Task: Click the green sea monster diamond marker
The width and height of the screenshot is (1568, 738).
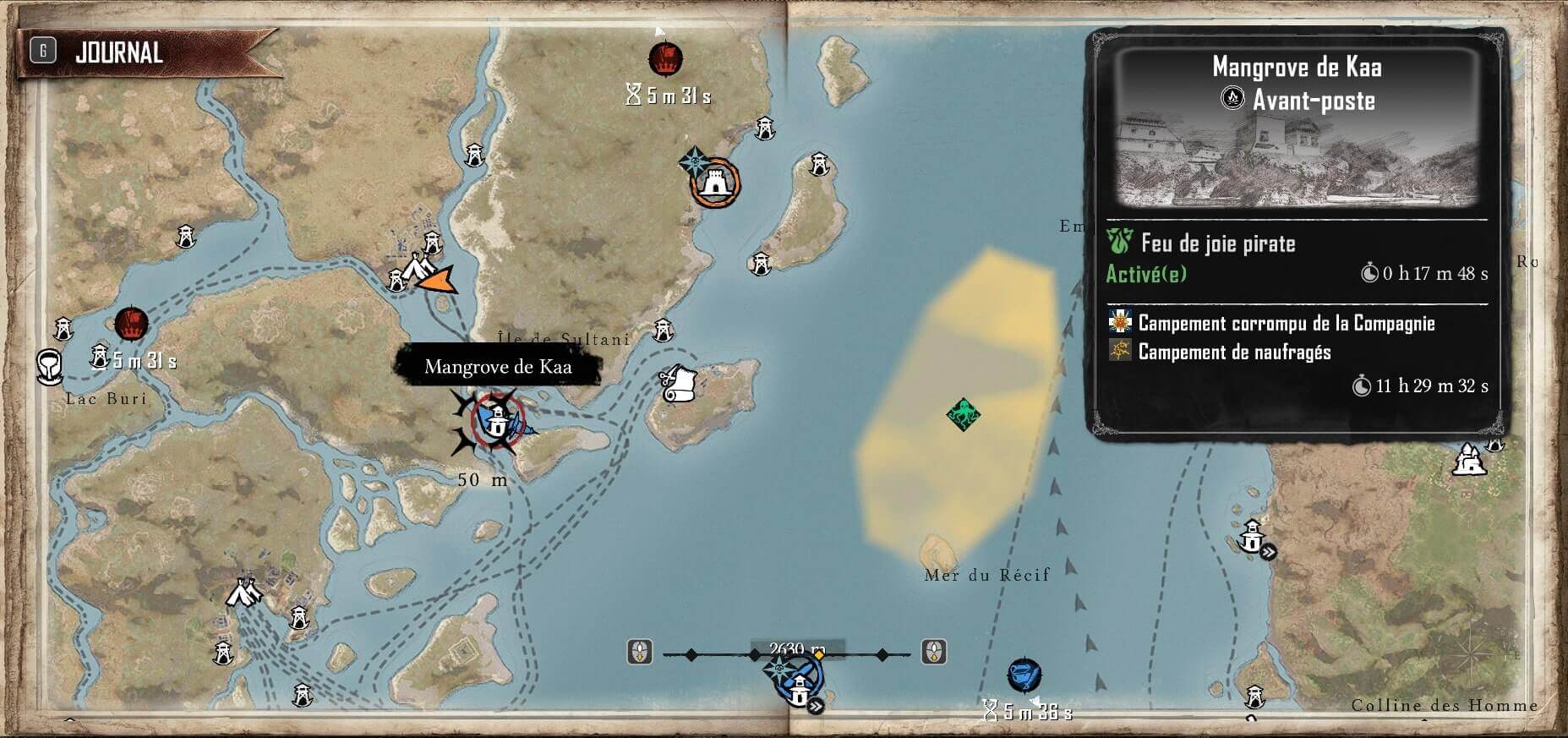Action: click(x=963, y=414)
